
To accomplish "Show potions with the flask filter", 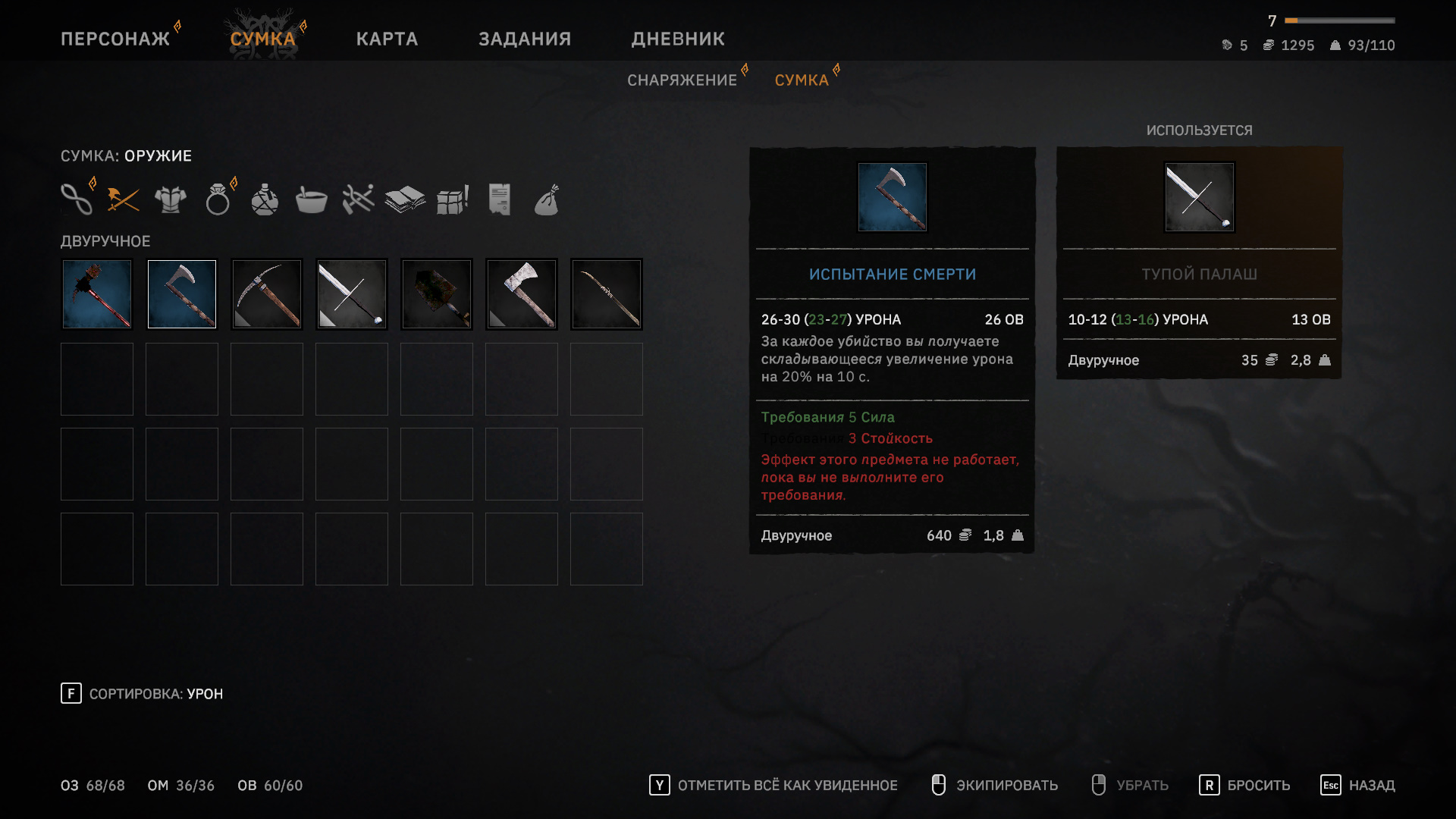I will (265, 199).
